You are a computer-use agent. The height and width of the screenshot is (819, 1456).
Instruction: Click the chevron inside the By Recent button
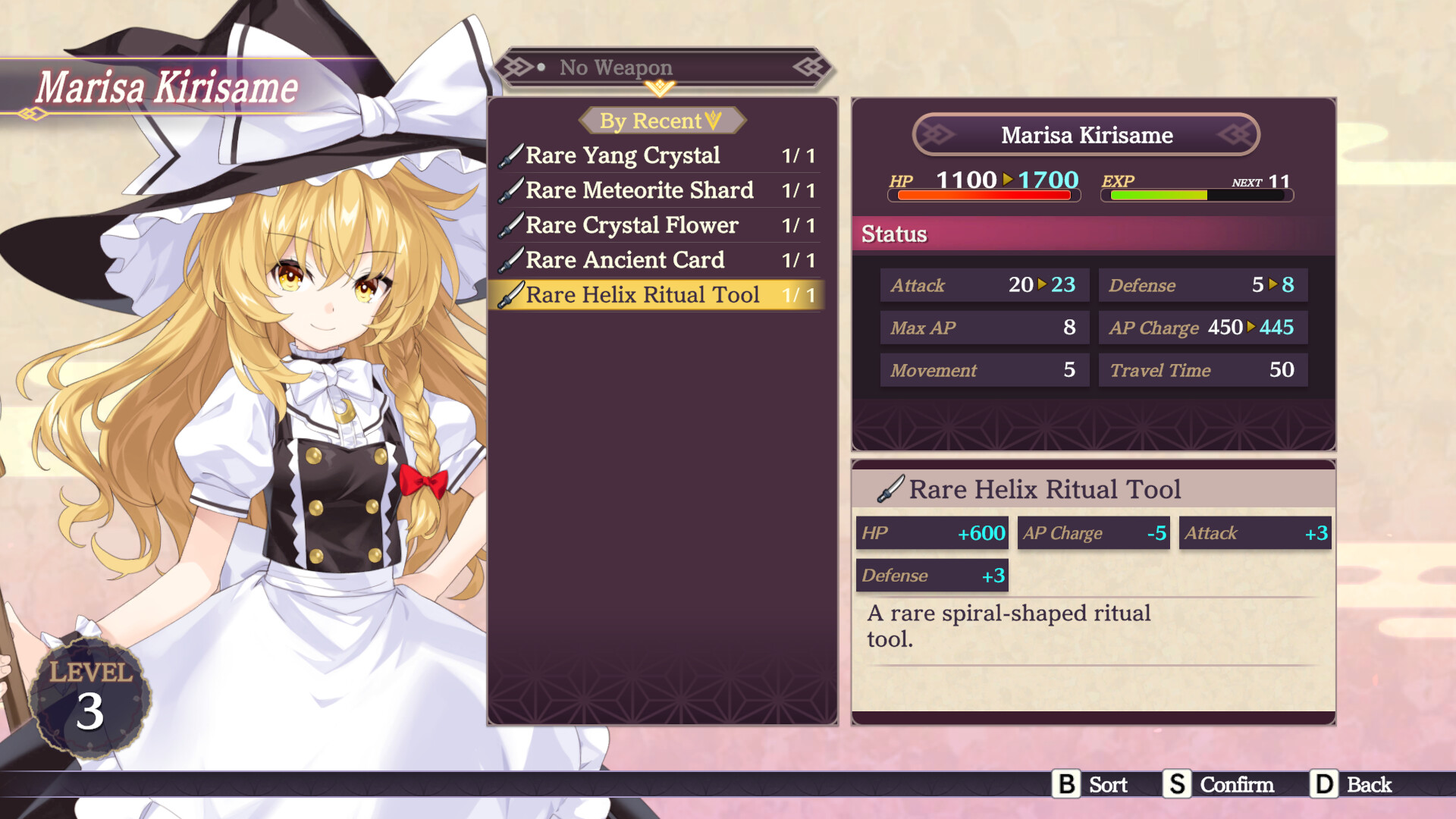(711, 120)
